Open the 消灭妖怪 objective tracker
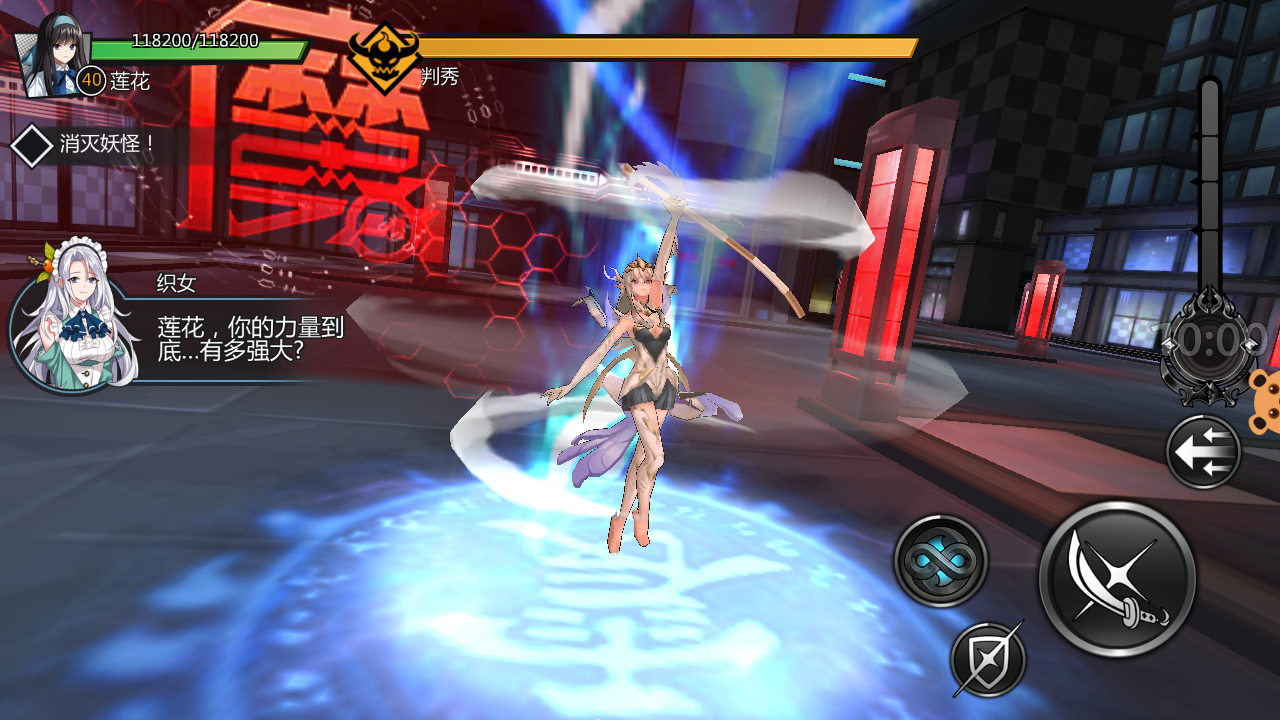Screen dimensions: 1280x720 [x=88, y=145]
